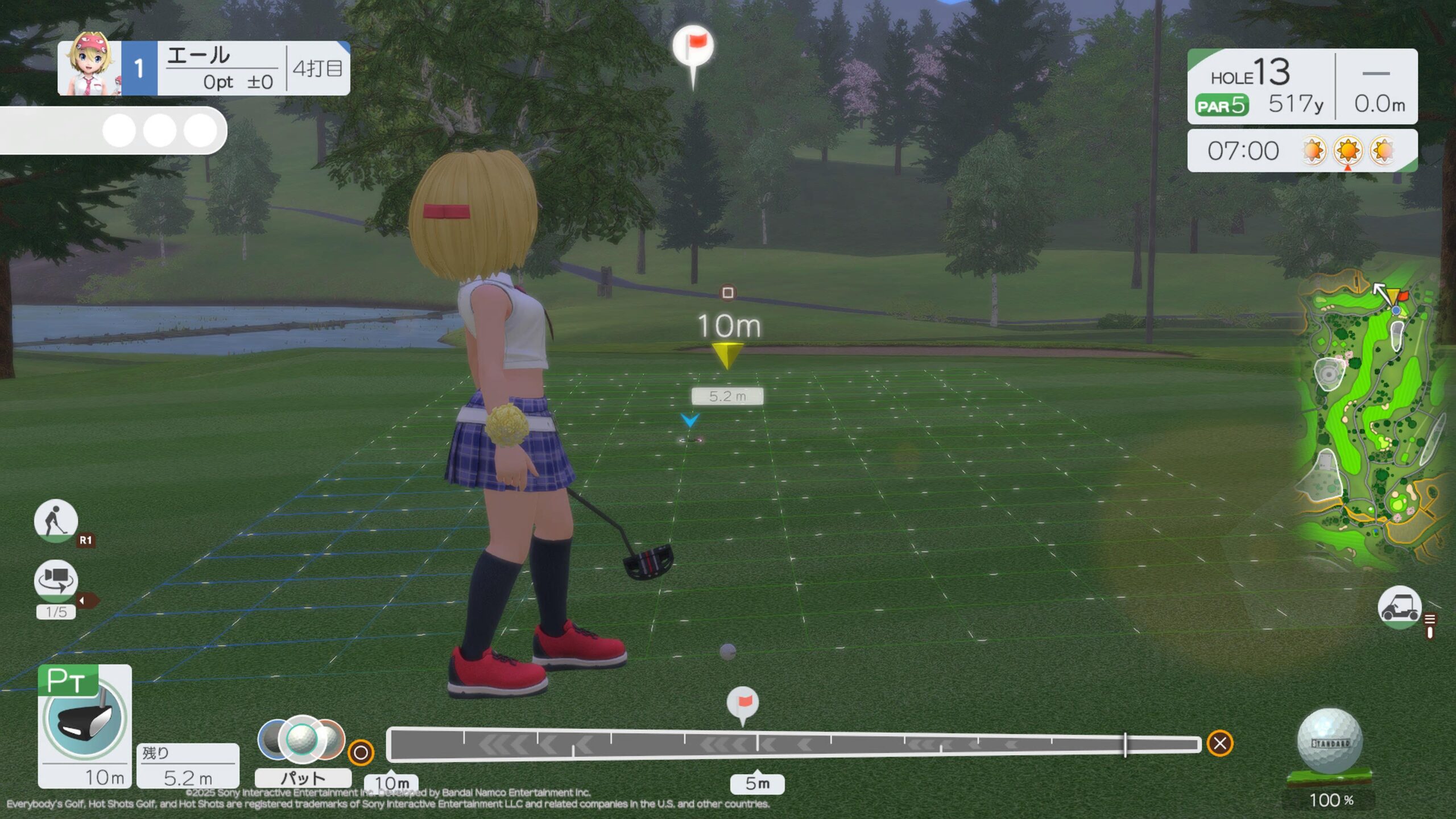Select the putter club icon
1456x819 pixels.
click(x=85, y=718)
